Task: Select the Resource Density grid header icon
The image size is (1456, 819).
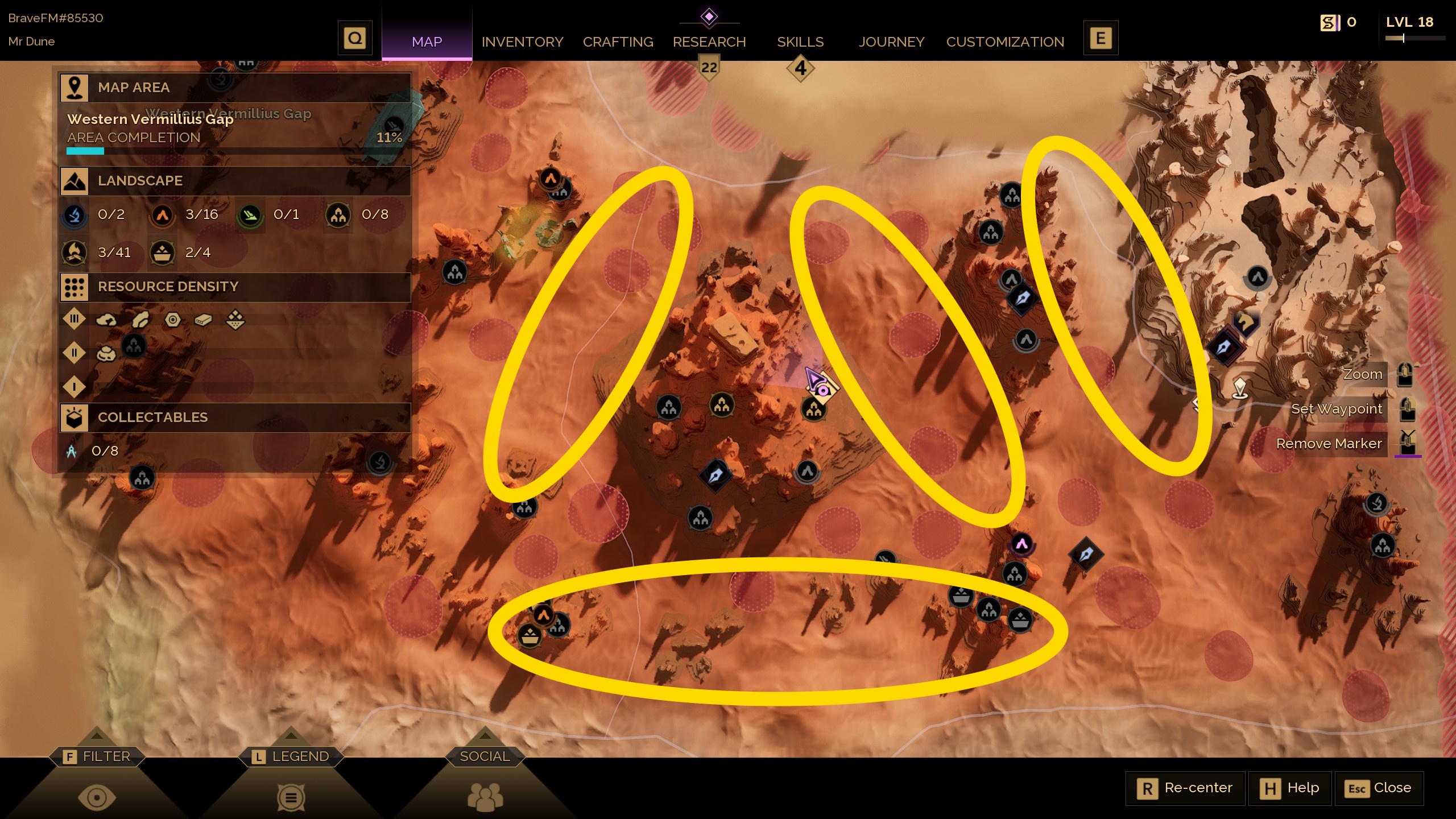Action: pyautogui.click(x=75, y=287)
